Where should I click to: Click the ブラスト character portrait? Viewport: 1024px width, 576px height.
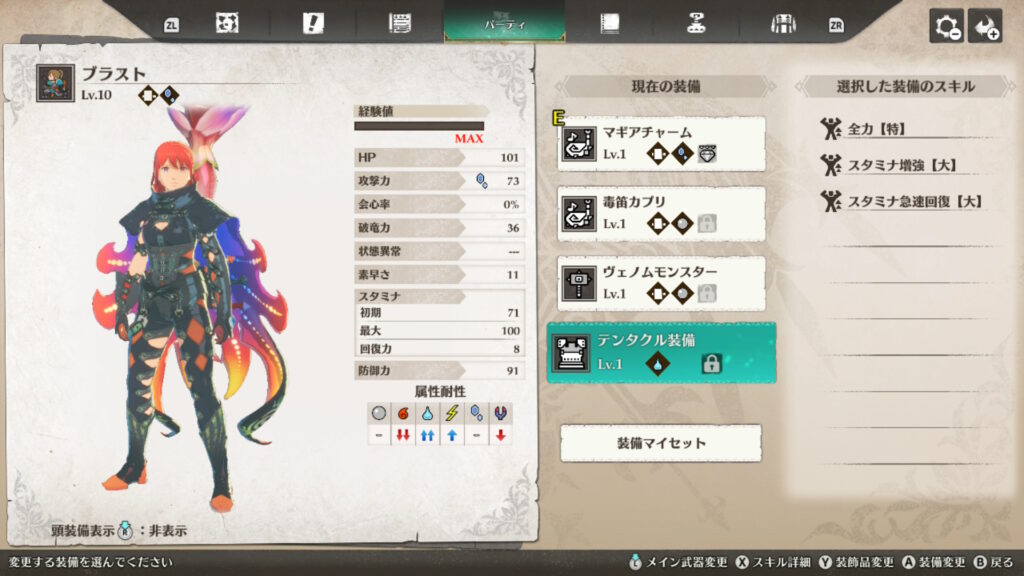pos(55,83)
